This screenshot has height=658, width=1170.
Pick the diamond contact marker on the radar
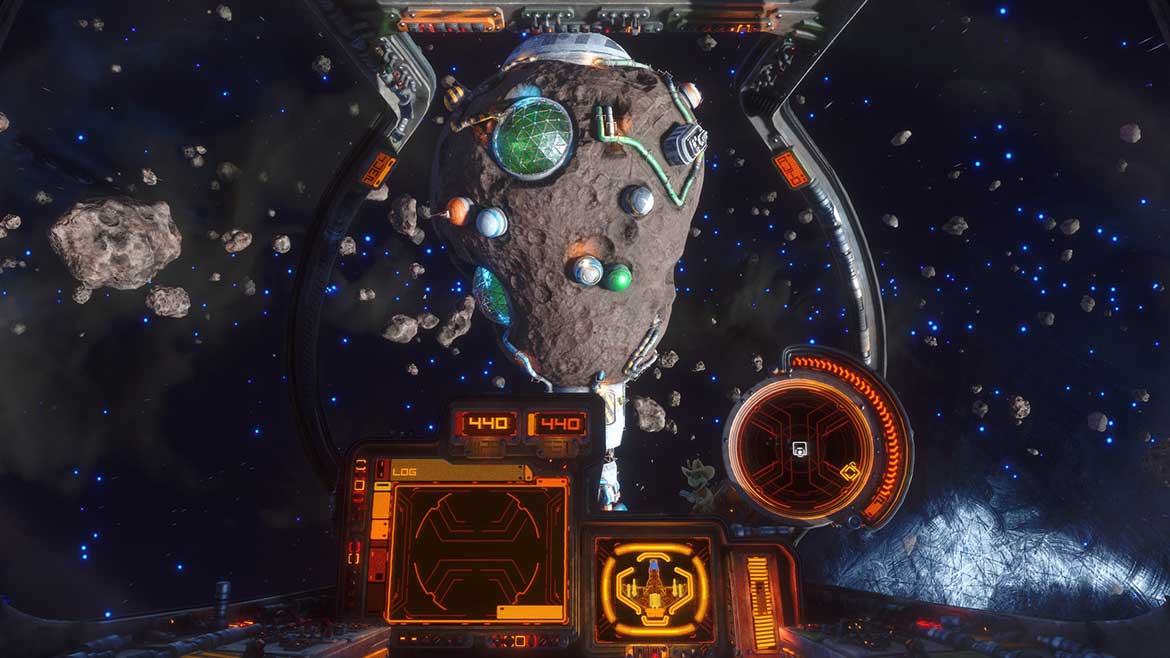(849, 472)
